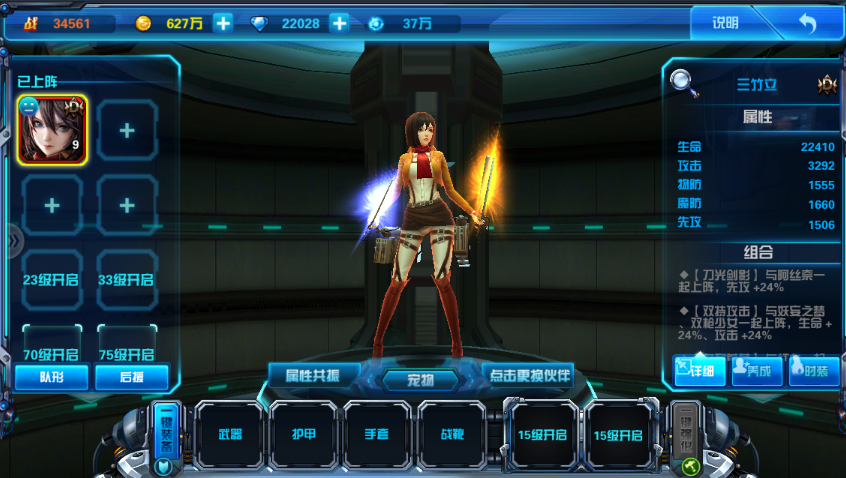The image size is (846, 478).
Task: Switch to the 时装 costume tab
Action: (x=811, y=370)
